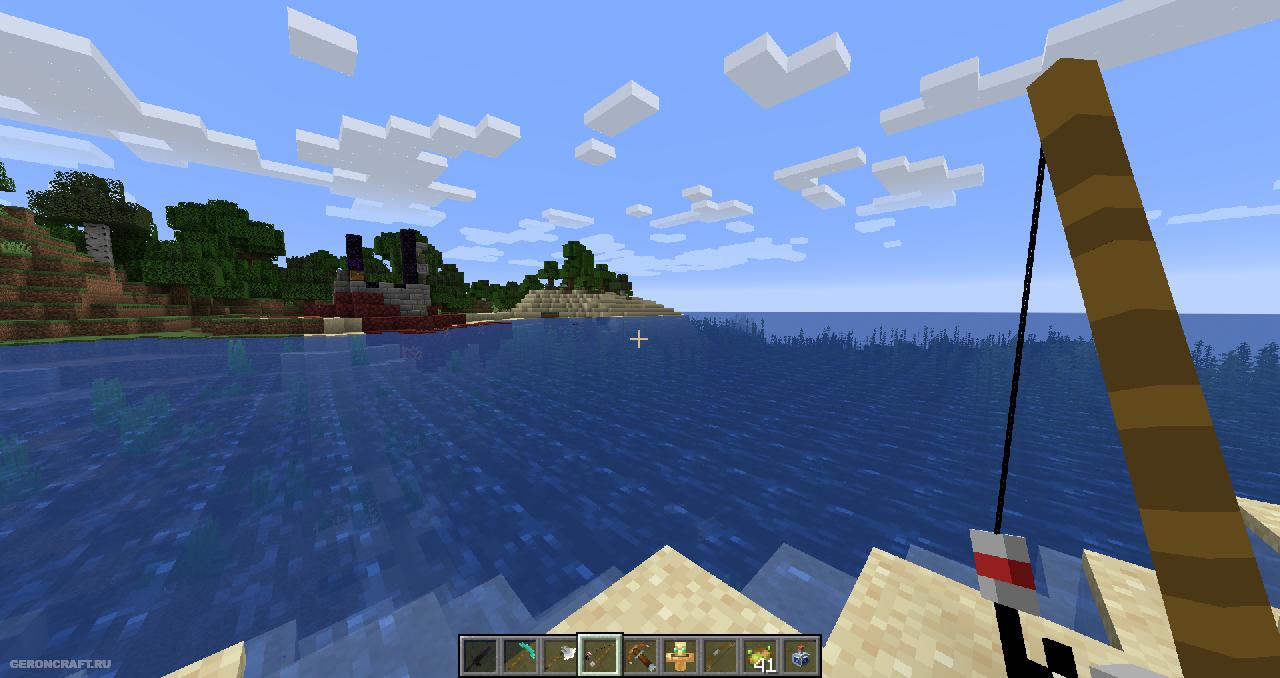The height and width of the screenshot is (678, 1280).
Task: Equip the crossbow from the hotbar
Action: (x=640, y=656)
